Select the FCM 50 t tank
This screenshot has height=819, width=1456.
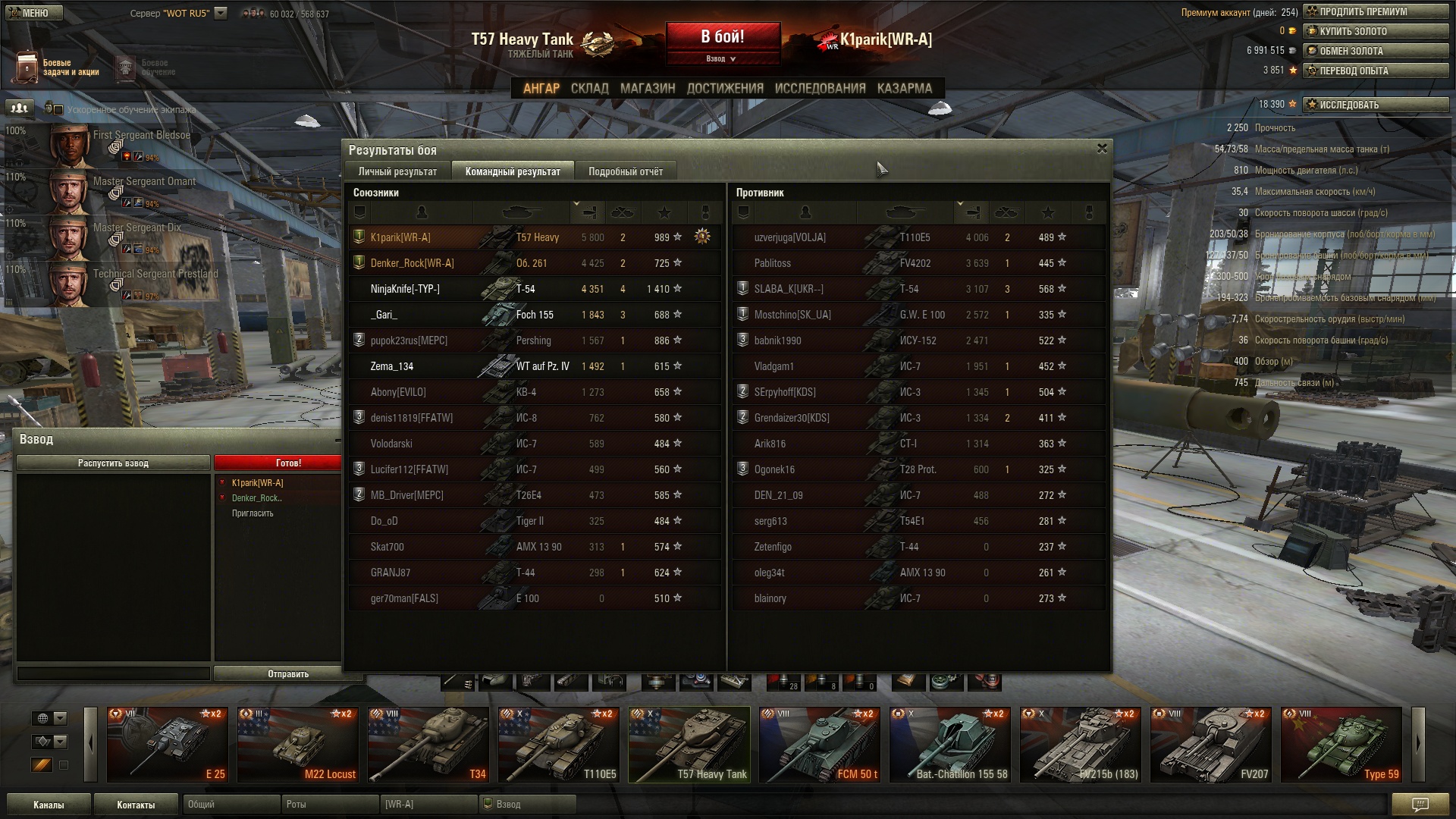(x=821, y=745)
